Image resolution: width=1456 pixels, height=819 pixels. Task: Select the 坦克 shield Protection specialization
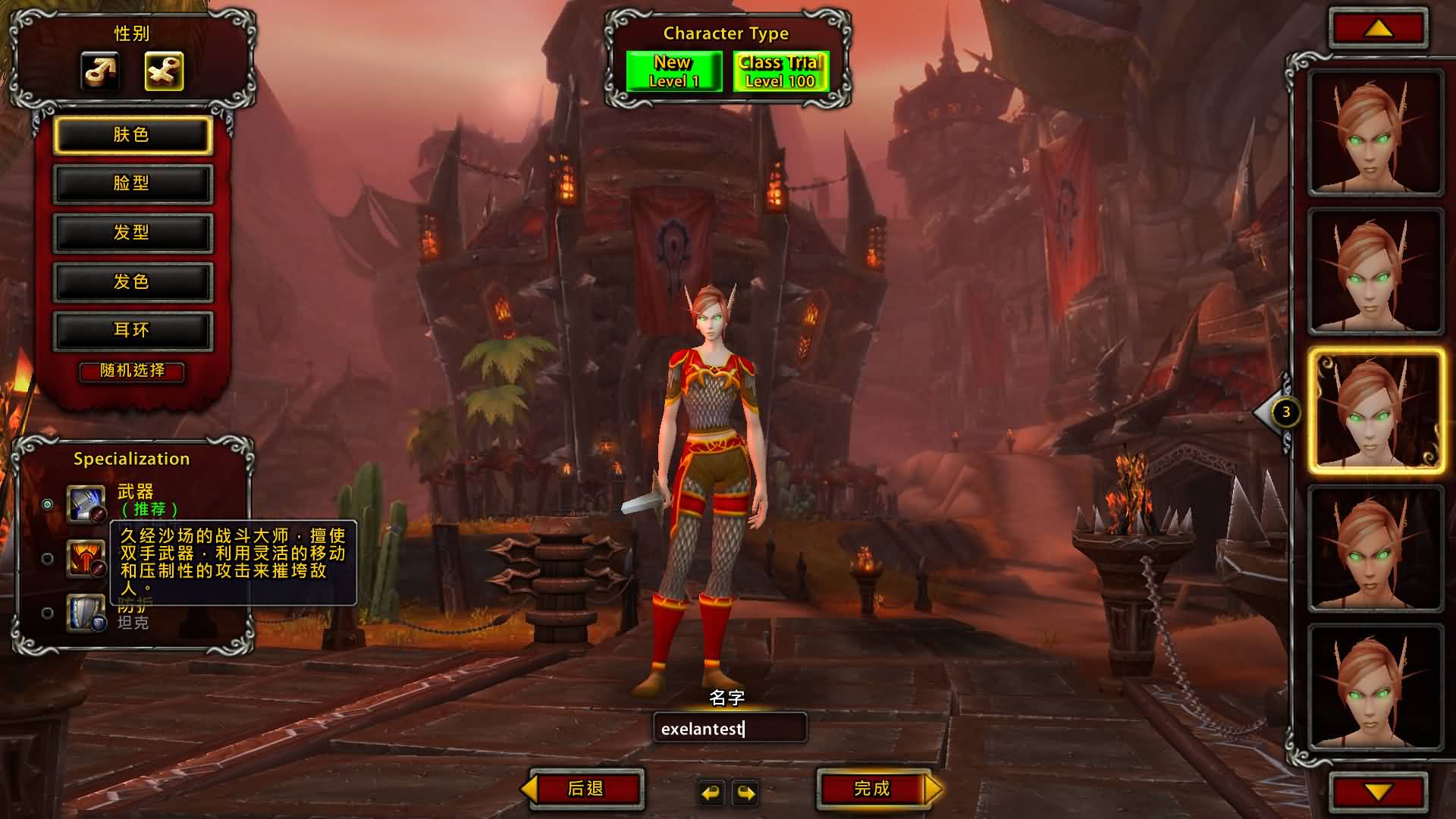48,613
